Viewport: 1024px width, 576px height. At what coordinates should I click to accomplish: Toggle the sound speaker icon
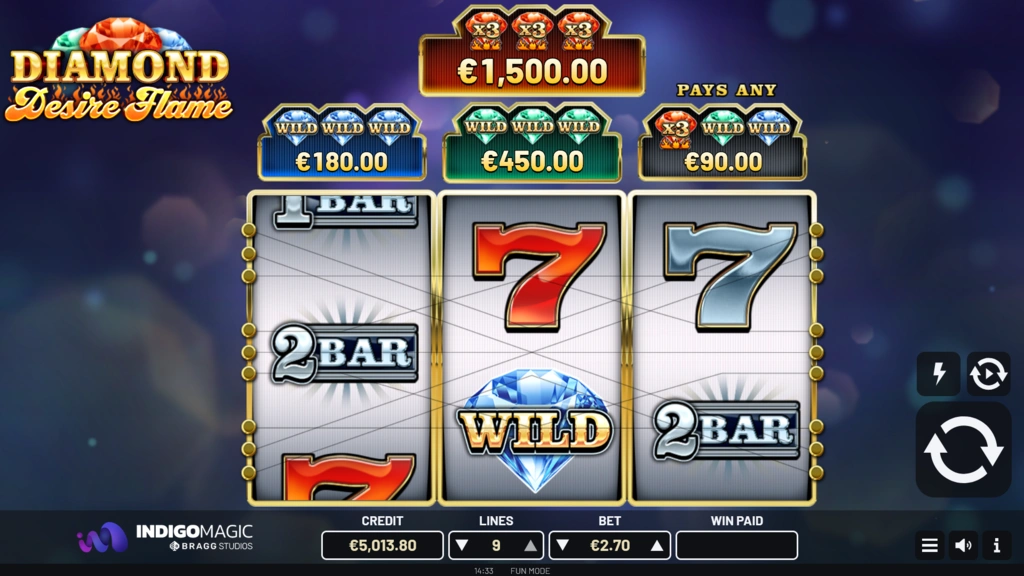coord(963,545)
